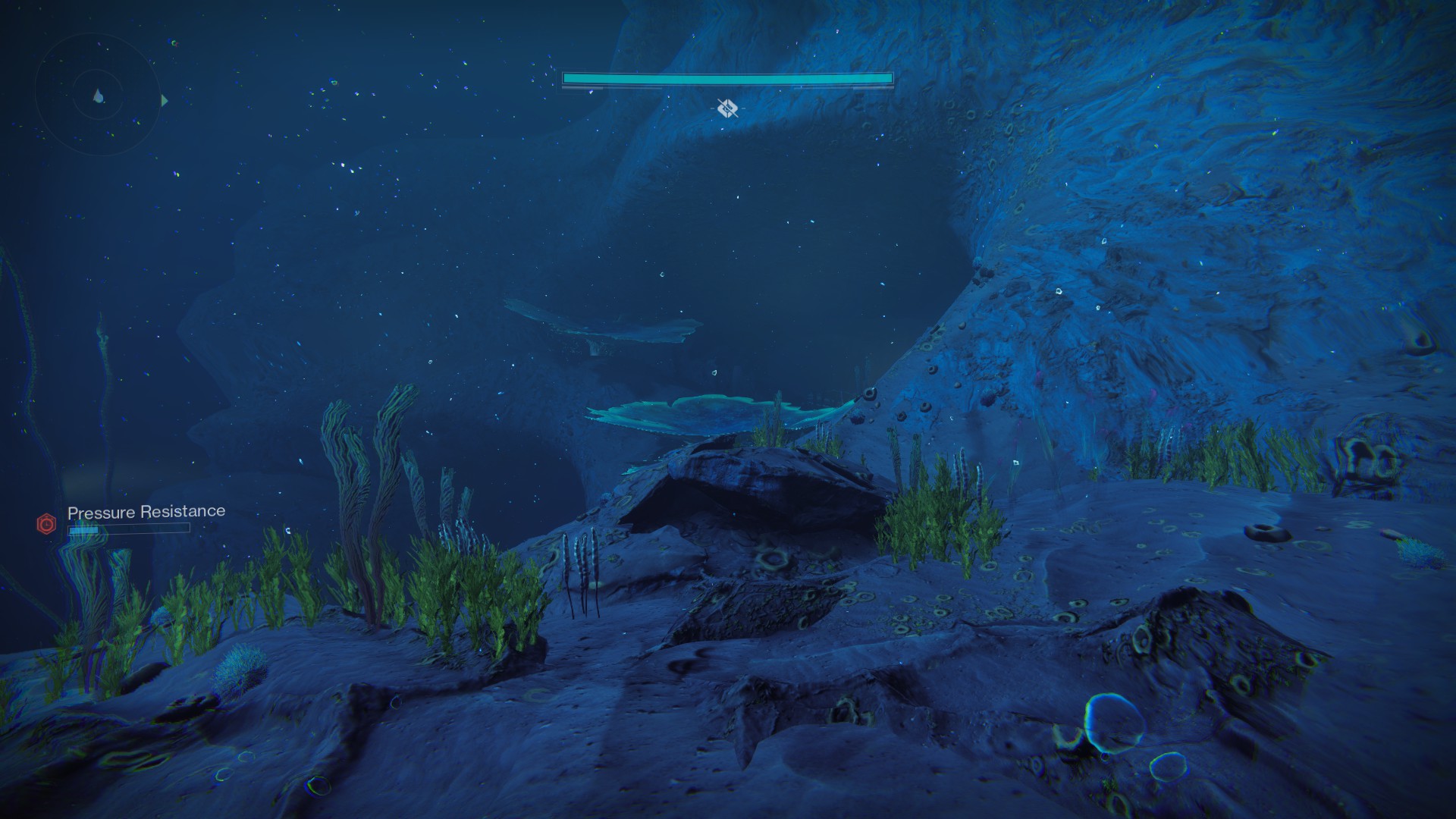1456x819 pixels.
Task: Click the circular radar display
Action: [x=98, y=96]
